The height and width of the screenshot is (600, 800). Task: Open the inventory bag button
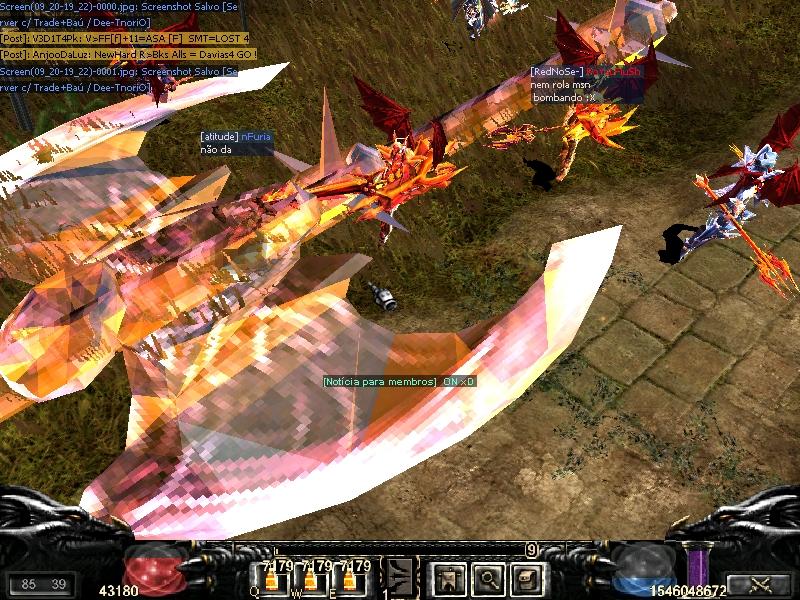tap(527, 577)
